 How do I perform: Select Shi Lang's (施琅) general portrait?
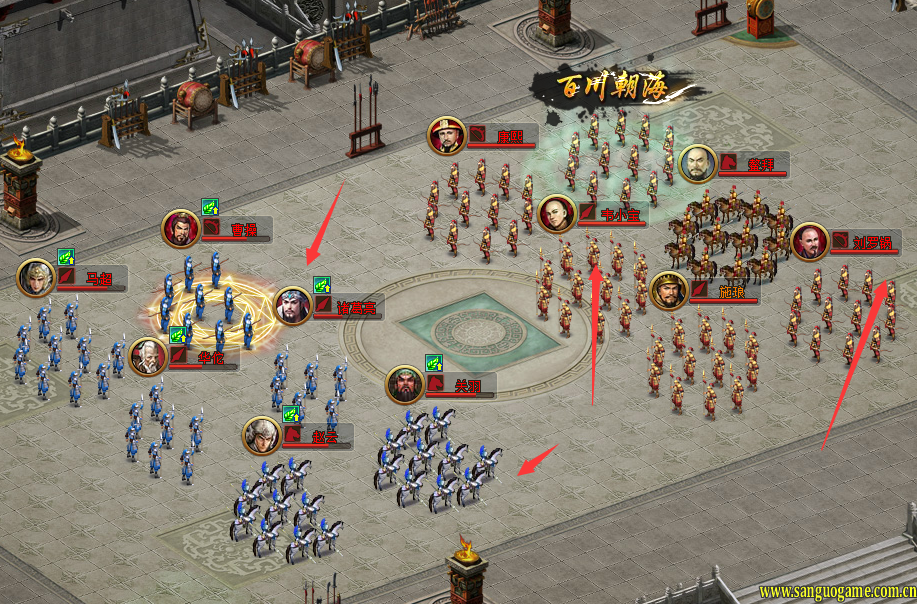(x=669, y=291)
